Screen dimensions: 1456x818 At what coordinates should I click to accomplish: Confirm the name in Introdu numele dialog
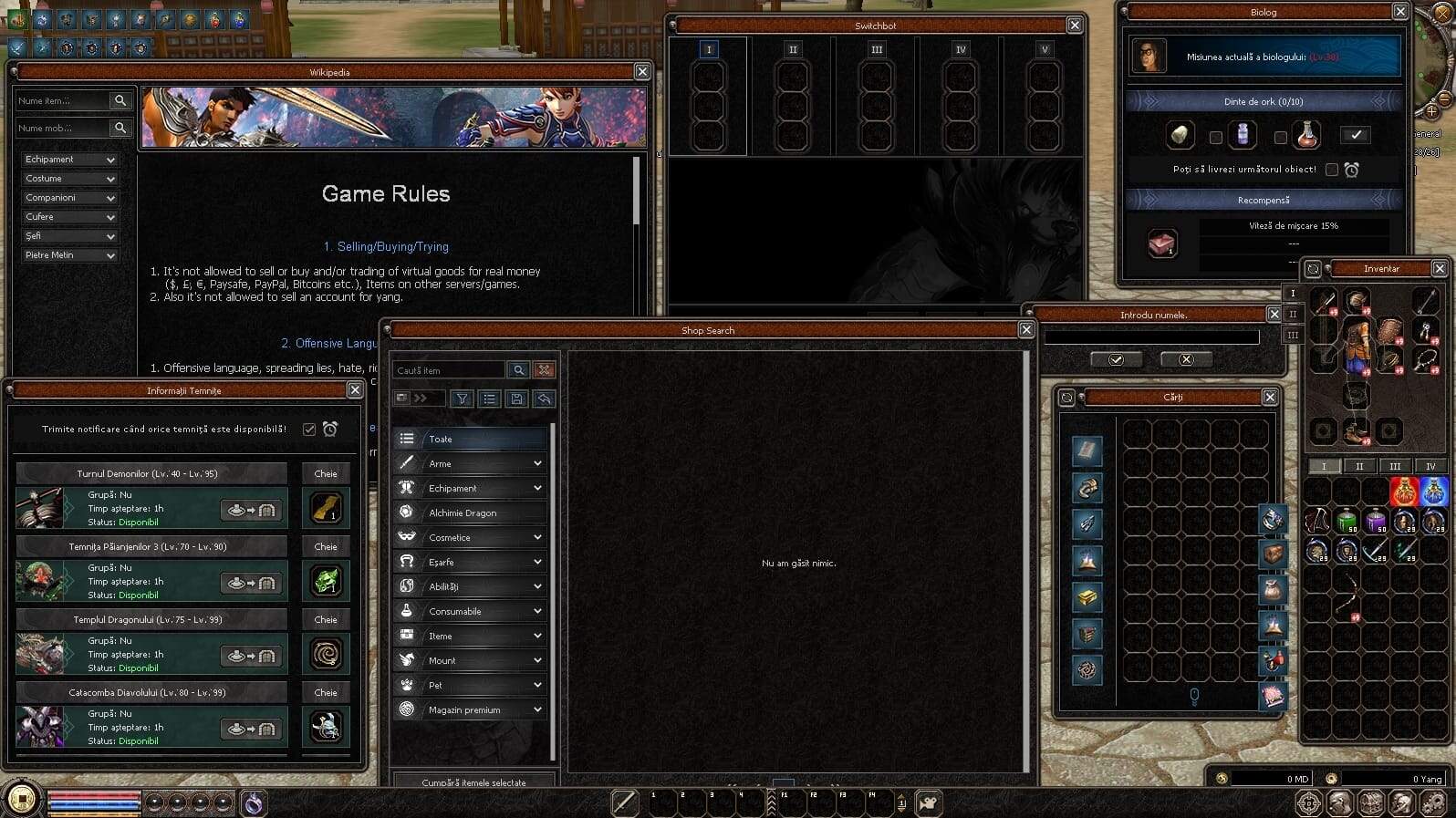pos(1116,360)
